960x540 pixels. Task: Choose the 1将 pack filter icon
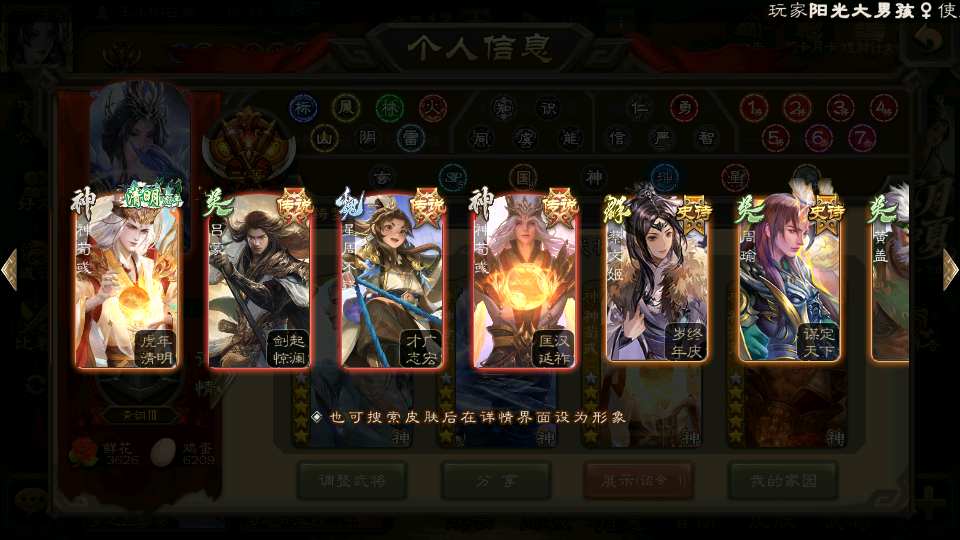(x=754, y=107)
